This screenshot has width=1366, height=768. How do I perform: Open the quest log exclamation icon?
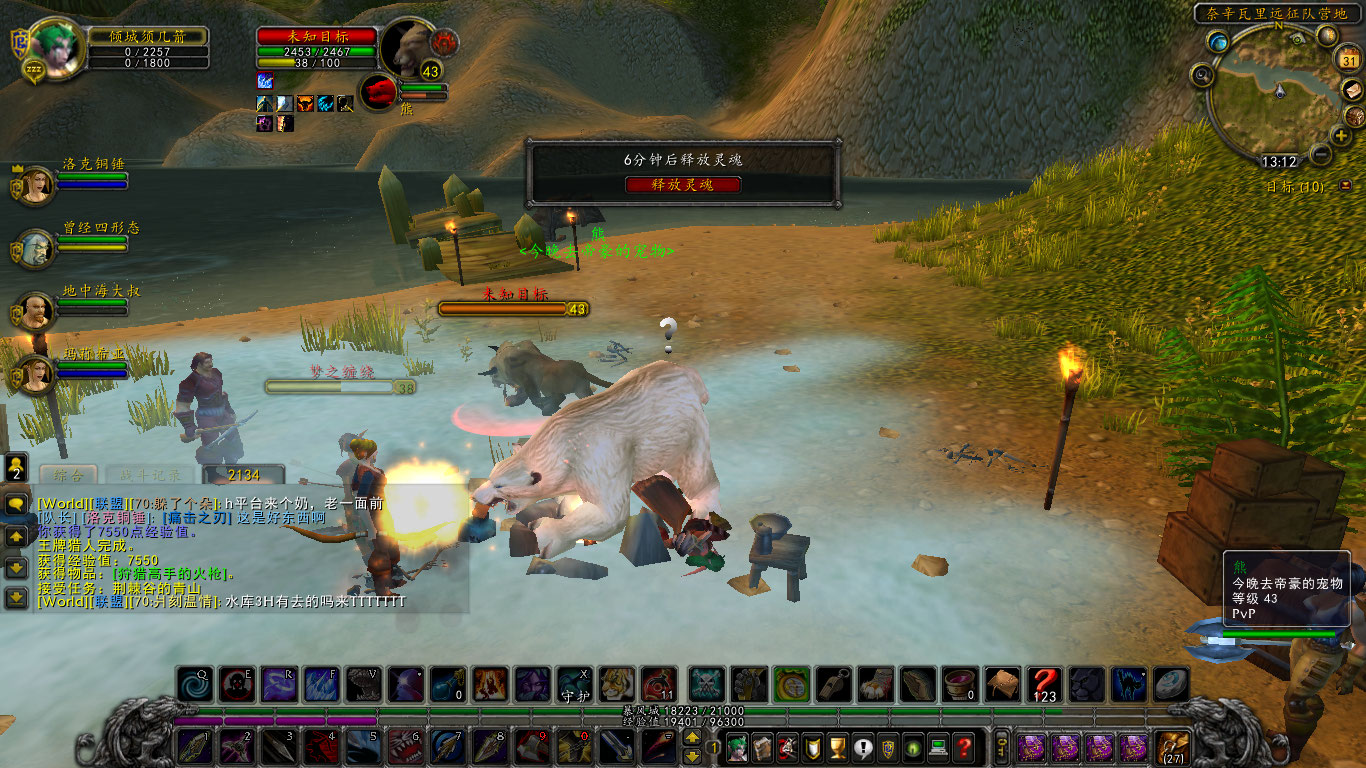(862, 748)
